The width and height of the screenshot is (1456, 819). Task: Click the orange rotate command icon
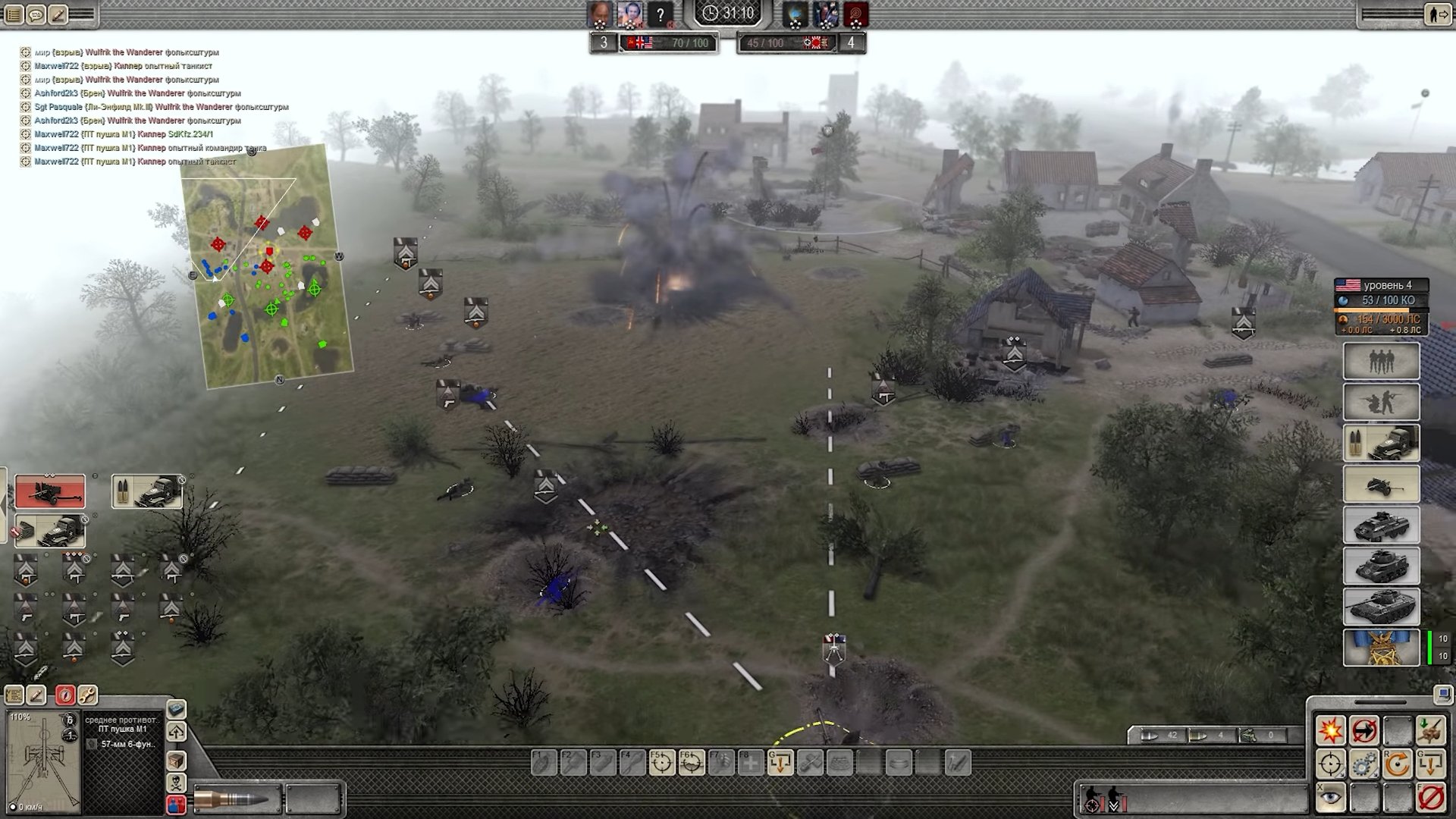[x=1397, y=764]
